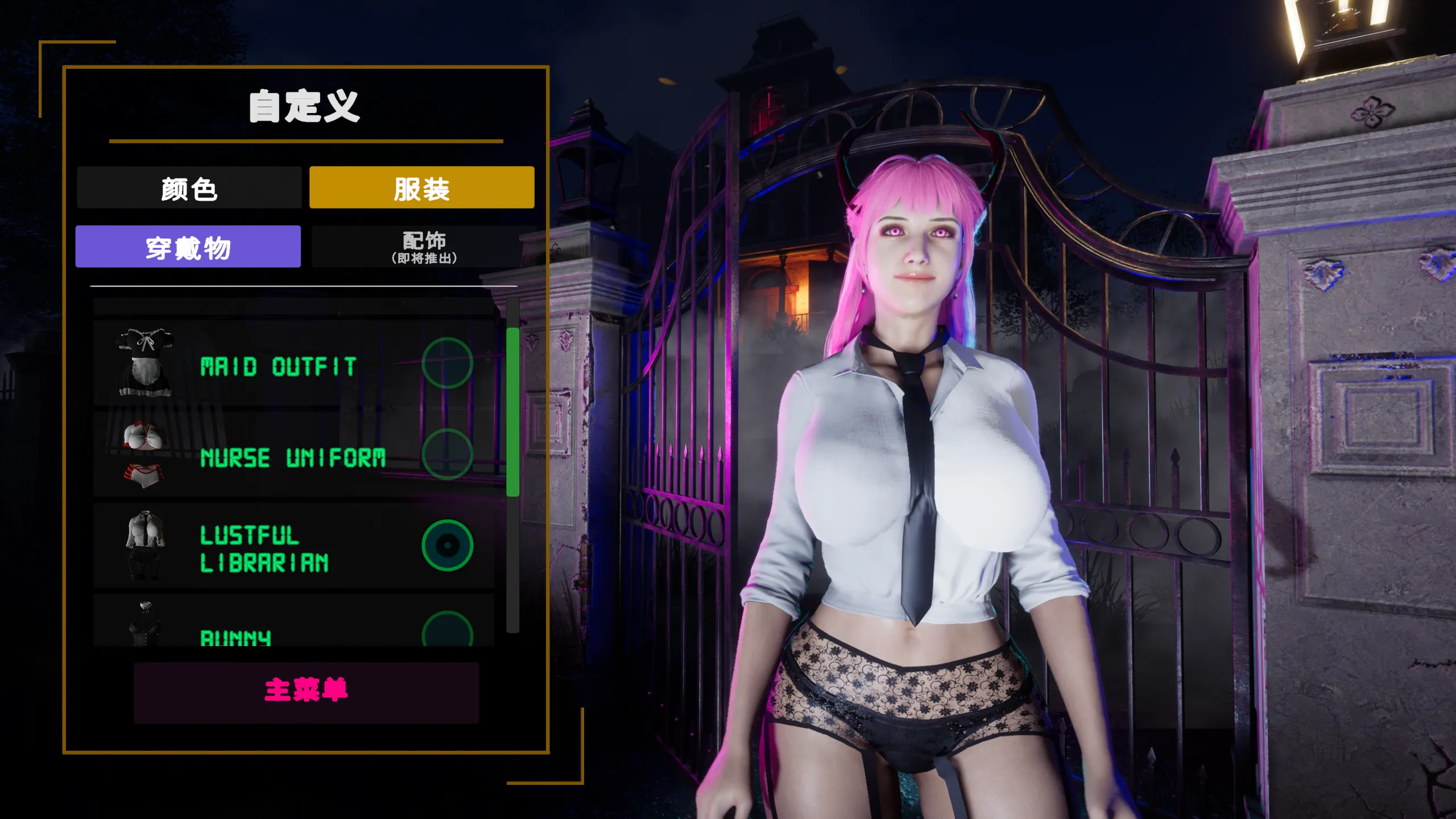Click the Nurse Uniform thumbnail image
Screen dimensions: 1456x819
143,455
